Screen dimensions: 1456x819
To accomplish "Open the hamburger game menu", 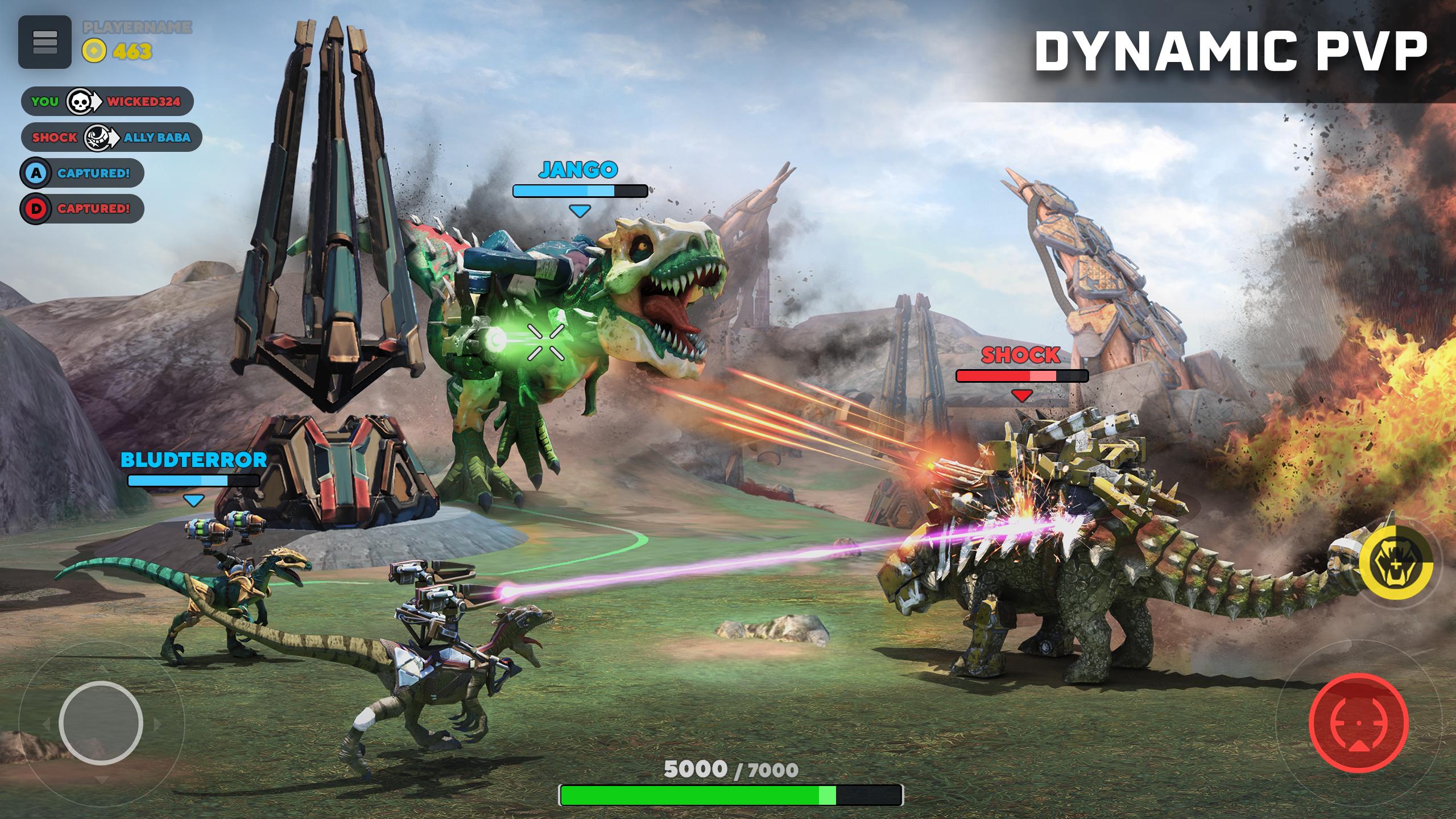I will click(x=44, y=41).
